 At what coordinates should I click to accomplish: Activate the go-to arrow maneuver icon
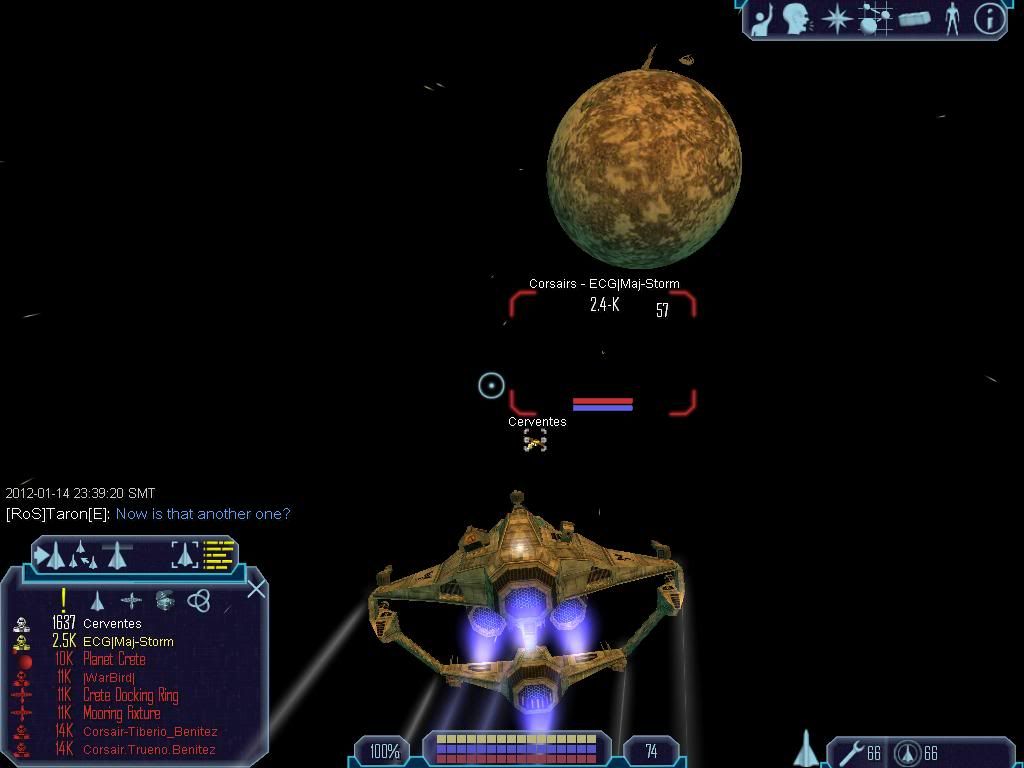click(52, 554)
